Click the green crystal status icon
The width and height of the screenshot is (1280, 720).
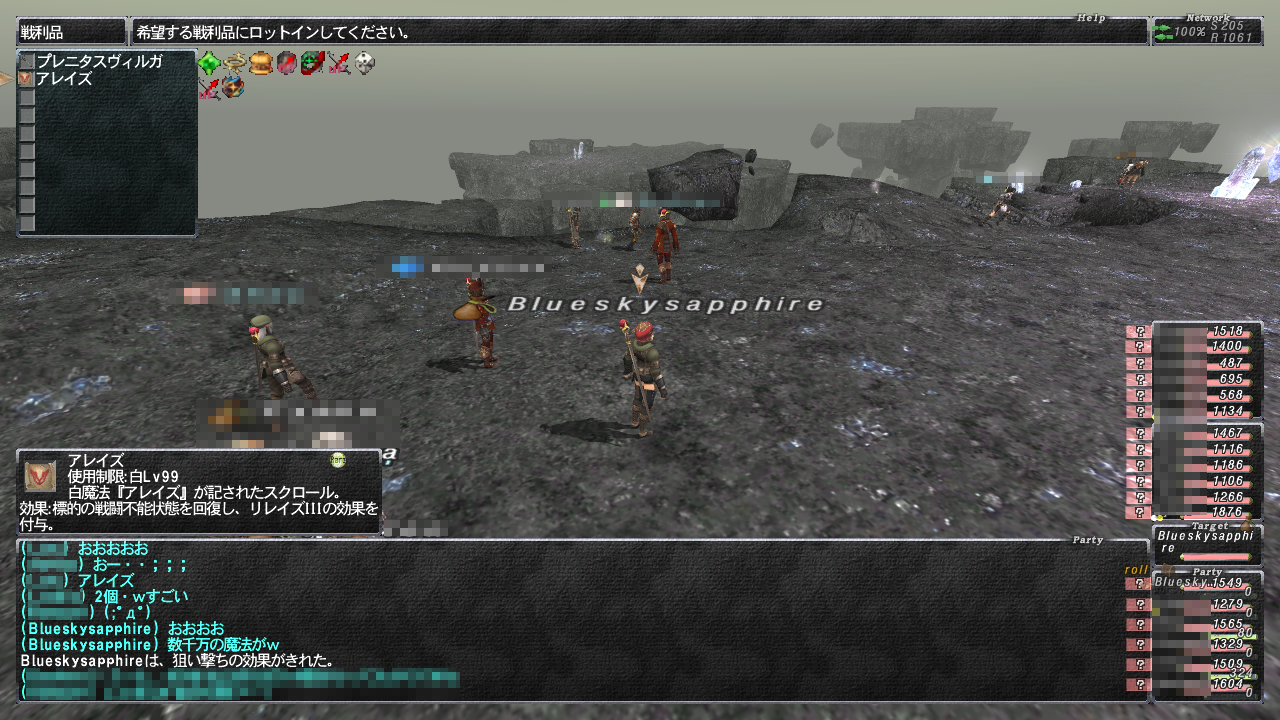tap(209, 64)
